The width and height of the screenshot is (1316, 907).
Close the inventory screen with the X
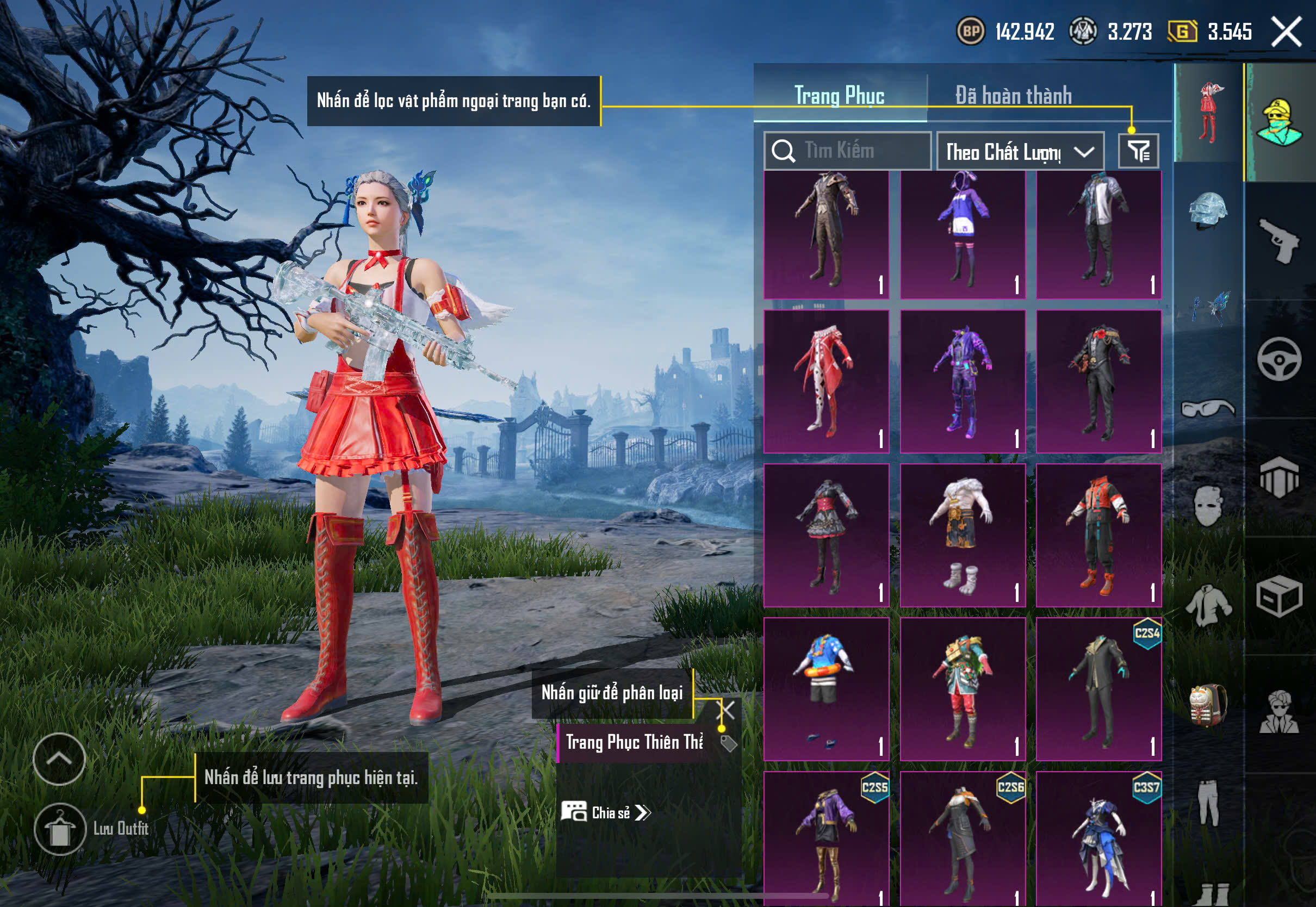pyautogui.click(x=1287, y=31)
